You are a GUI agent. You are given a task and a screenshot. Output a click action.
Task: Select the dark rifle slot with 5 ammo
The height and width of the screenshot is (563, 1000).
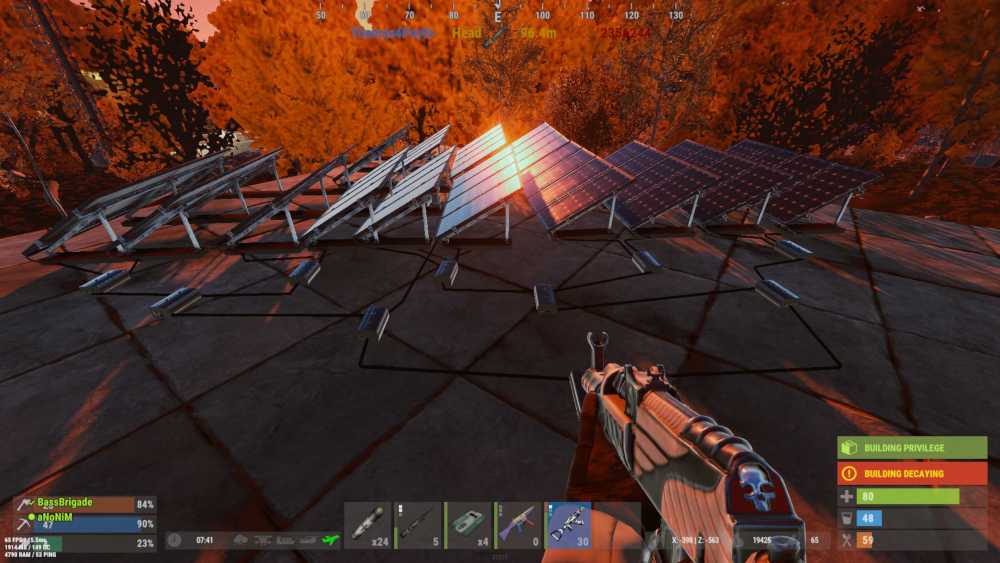tap(418, 525)
